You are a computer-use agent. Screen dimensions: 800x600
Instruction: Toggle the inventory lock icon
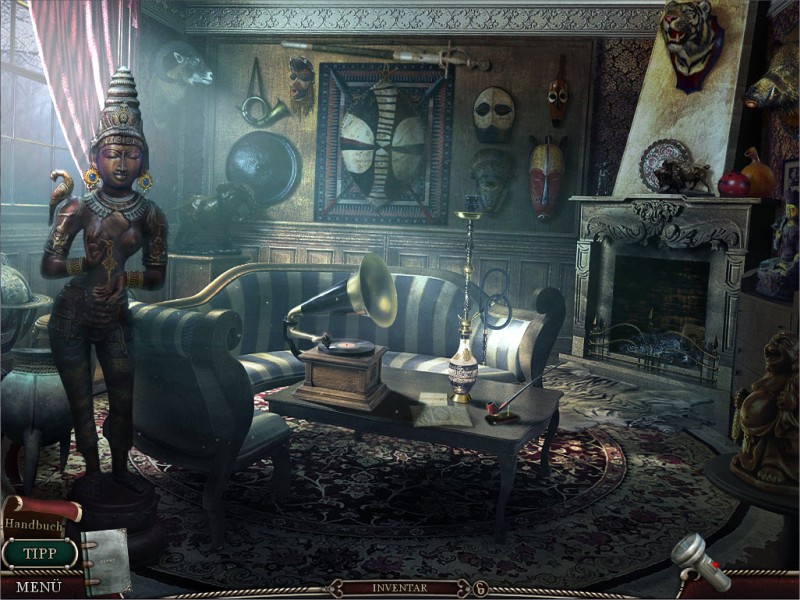click(x=480, y=588)
